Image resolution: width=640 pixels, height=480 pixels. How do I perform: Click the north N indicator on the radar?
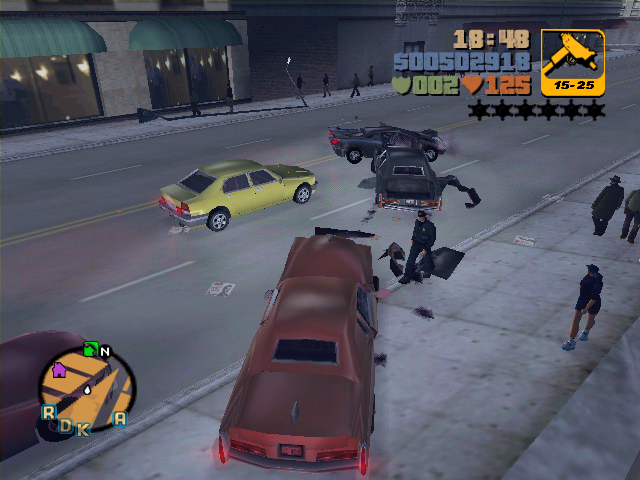pos(105,352)
